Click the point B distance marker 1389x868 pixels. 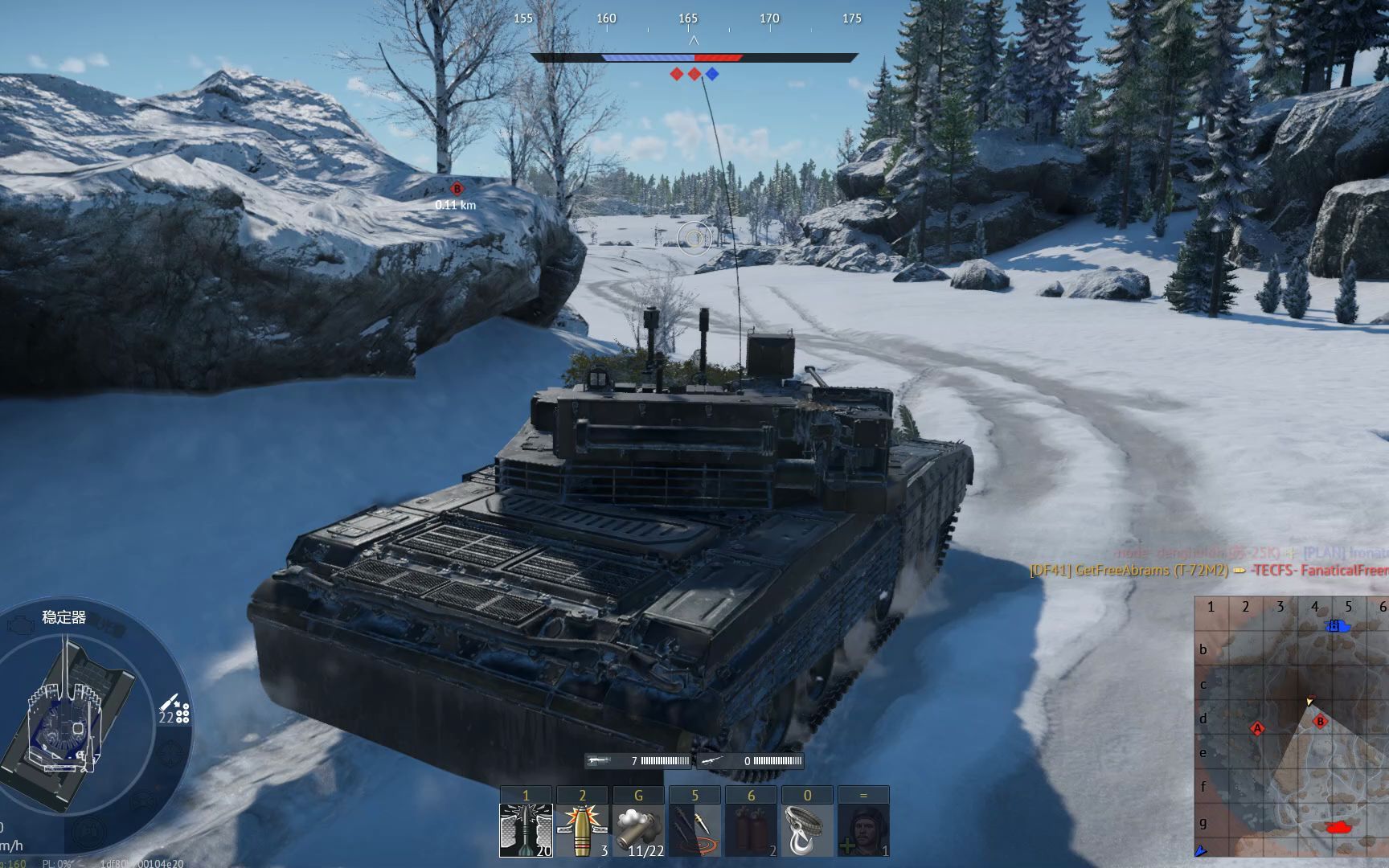tap(457, 189)
